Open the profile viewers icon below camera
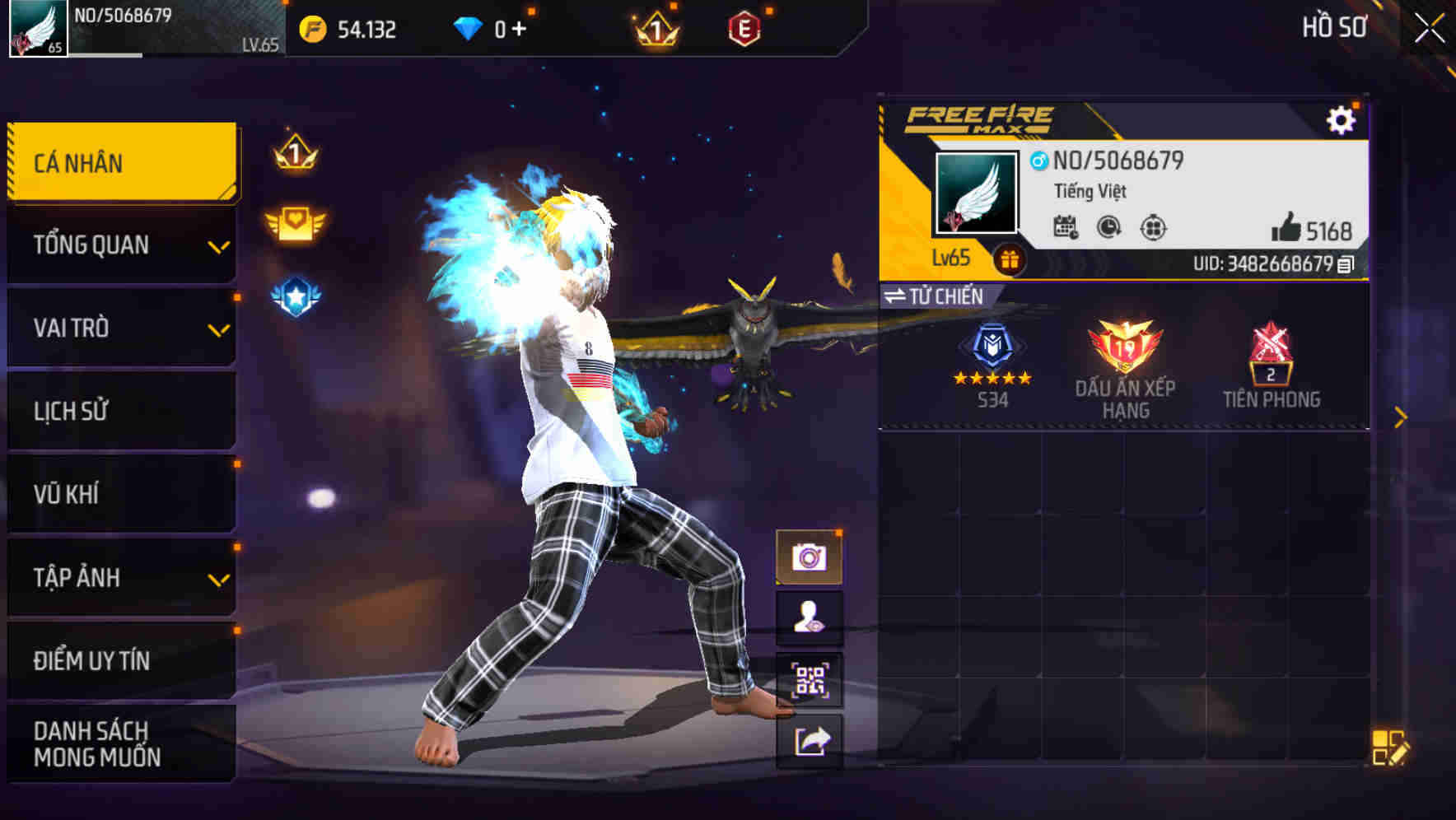This screenshot has width=1456, height=820. click(x=810, y=617)
